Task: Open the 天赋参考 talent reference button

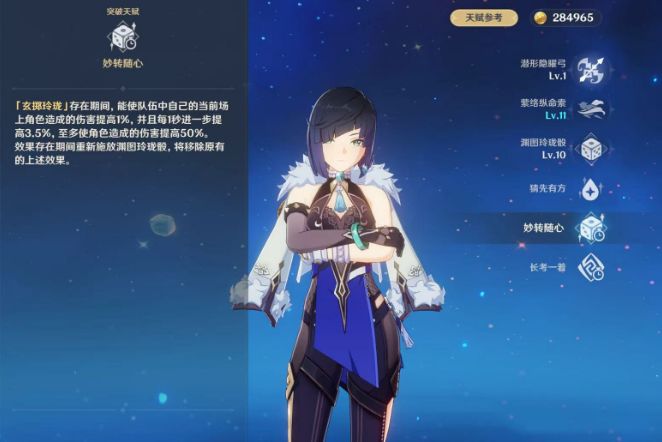Action: coord(484,18)
